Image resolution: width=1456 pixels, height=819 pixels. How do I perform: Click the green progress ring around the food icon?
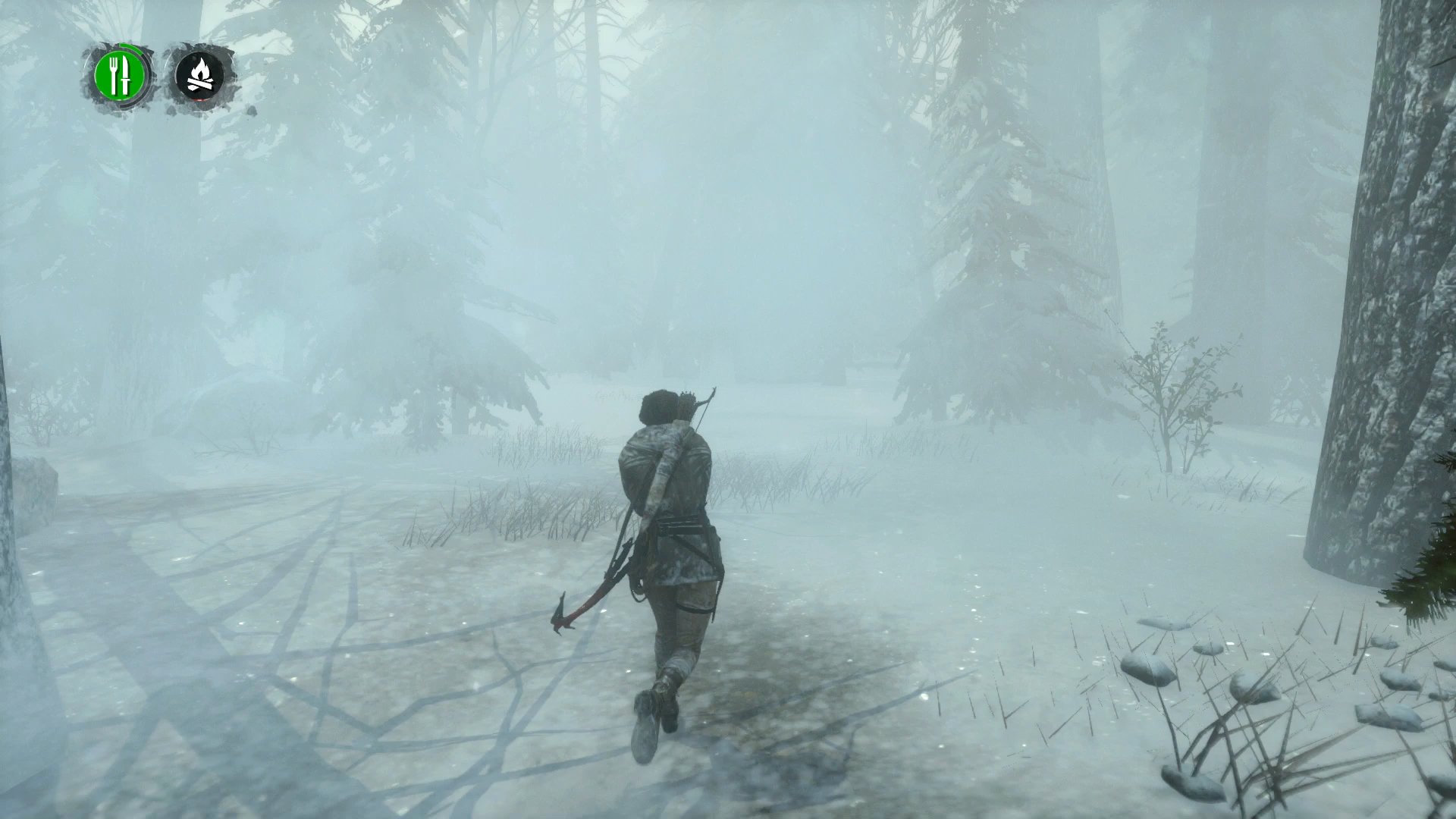tap(139, 49)
